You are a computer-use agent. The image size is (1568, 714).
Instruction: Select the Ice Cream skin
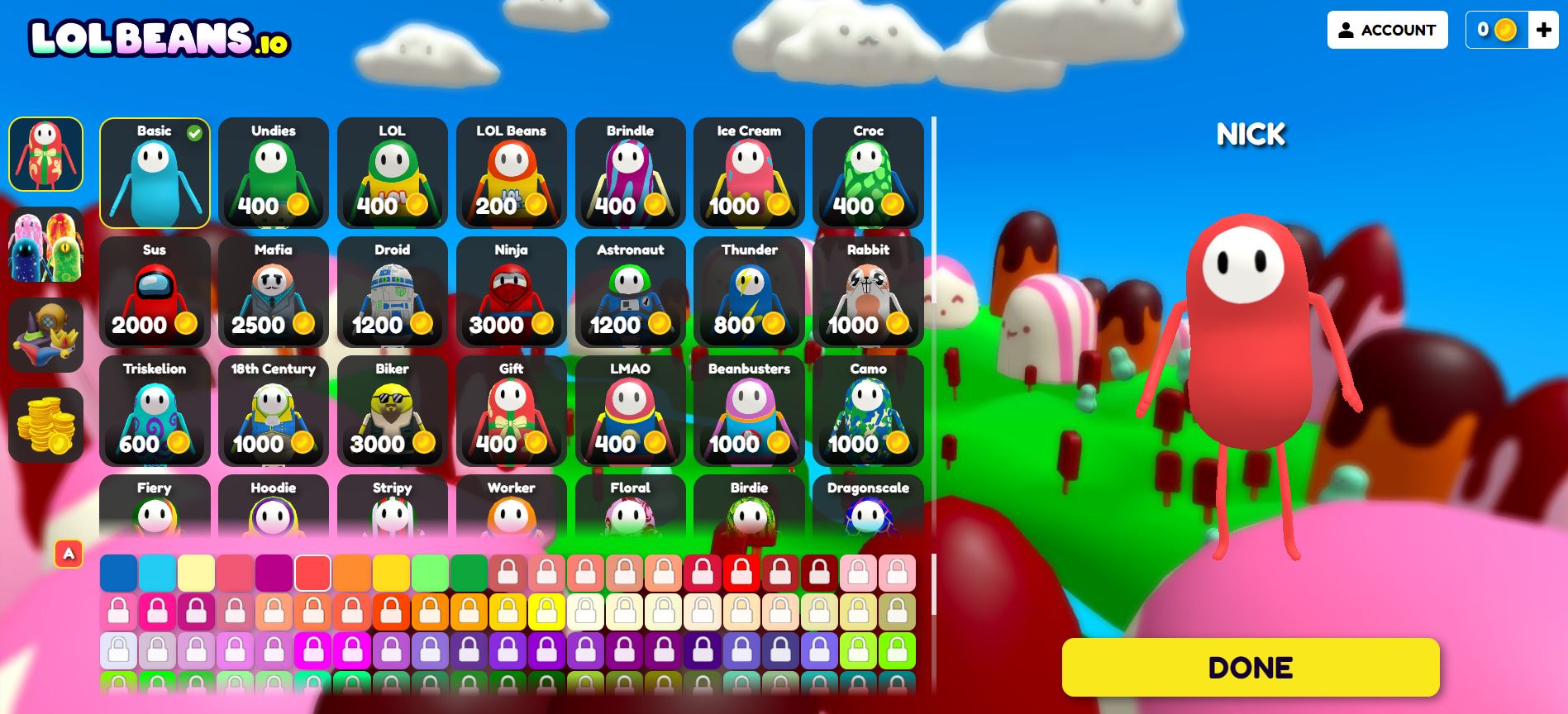pos(749,174)
